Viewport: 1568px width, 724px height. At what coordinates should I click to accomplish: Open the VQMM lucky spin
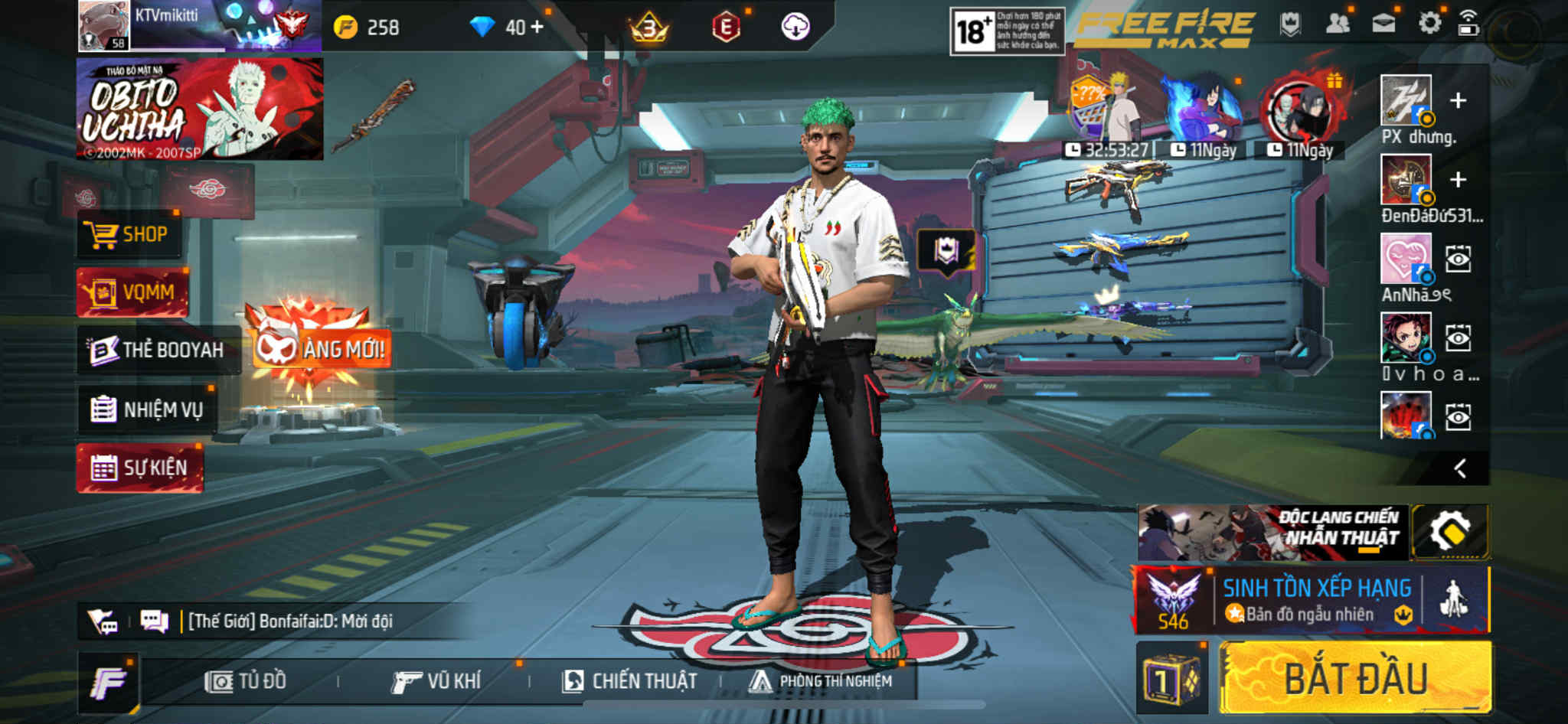pos(132,292)
